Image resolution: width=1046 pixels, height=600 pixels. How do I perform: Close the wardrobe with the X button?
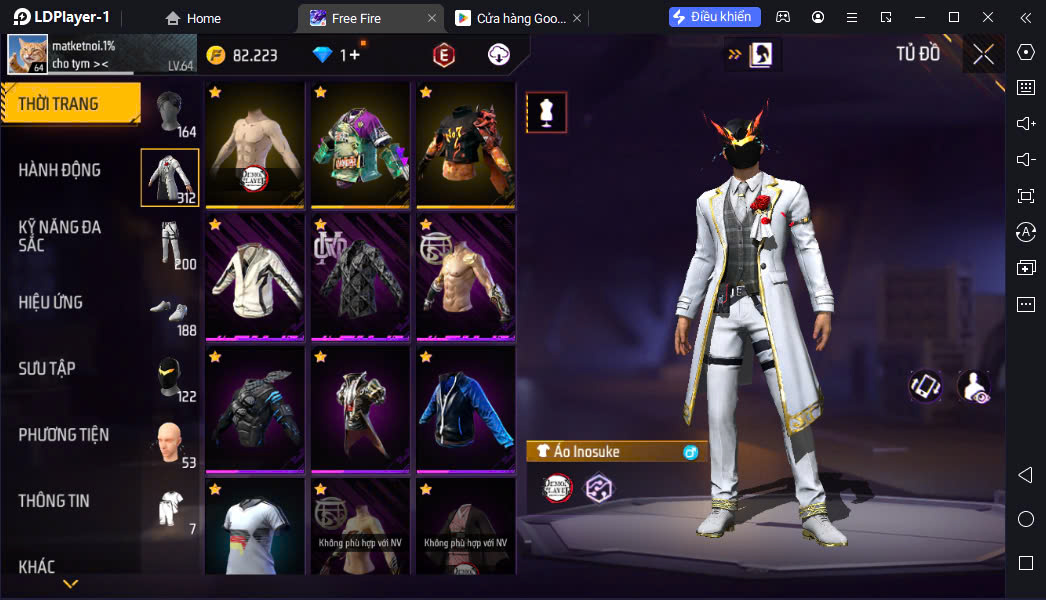pos(983,54)
